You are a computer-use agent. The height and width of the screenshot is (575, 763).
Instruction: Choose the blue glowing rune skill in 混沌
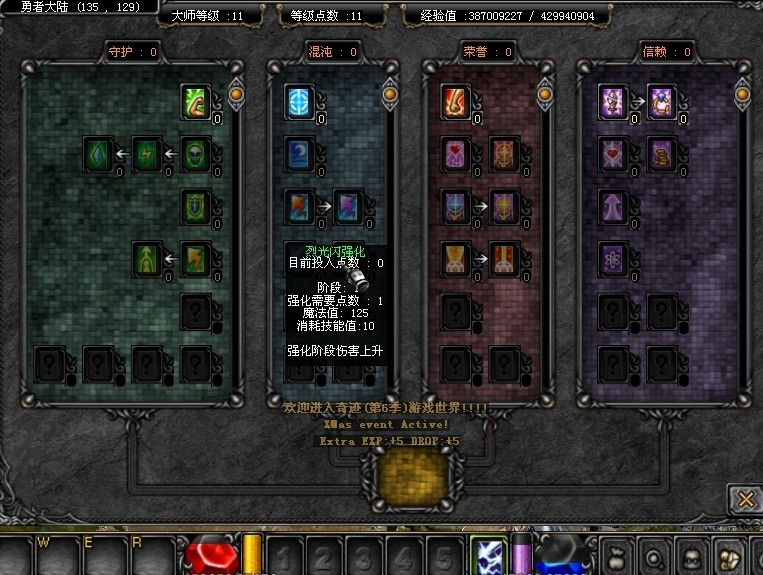299,101
